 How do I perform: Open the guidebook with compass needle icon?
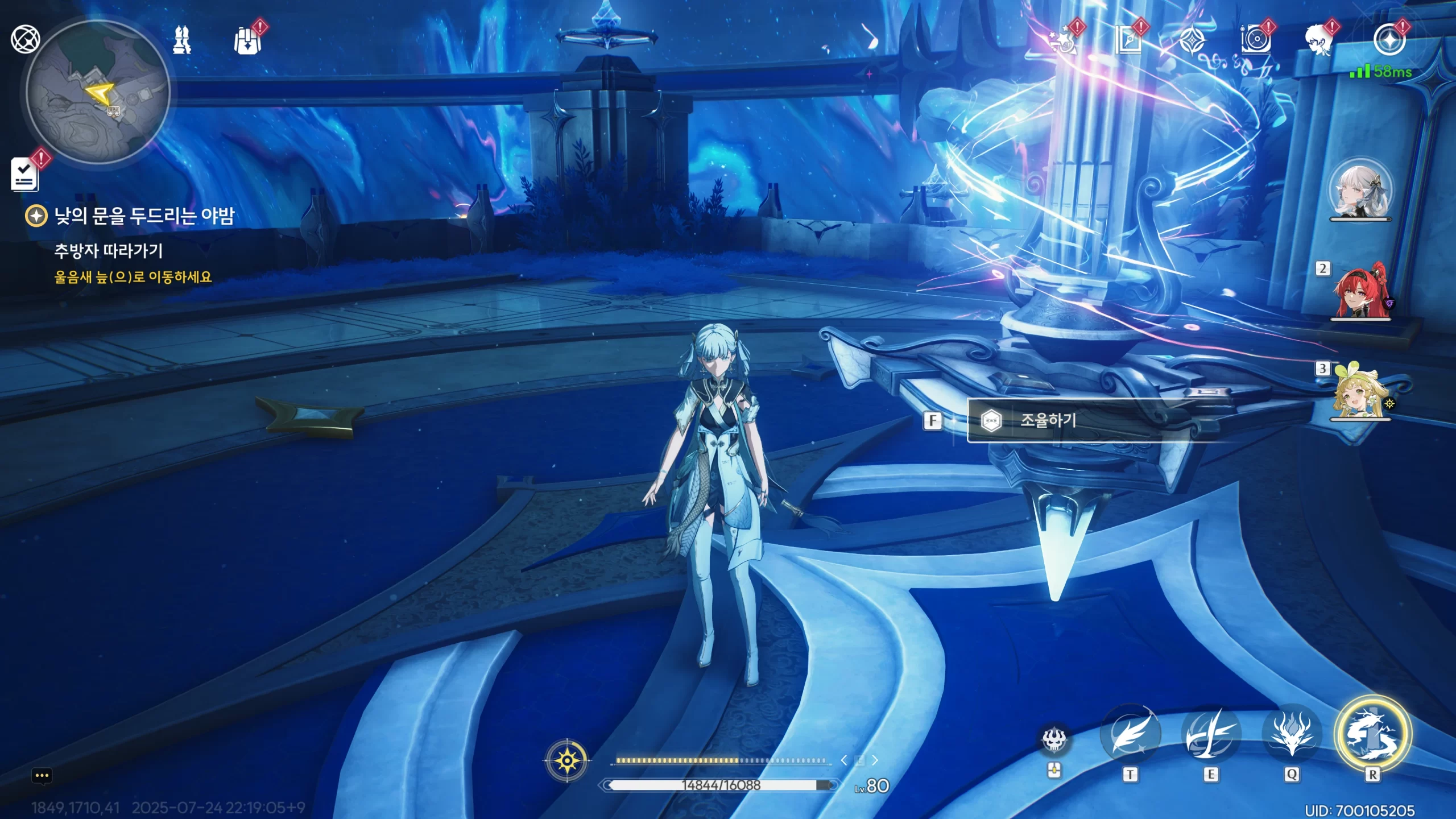click(x=1127, y=41)
